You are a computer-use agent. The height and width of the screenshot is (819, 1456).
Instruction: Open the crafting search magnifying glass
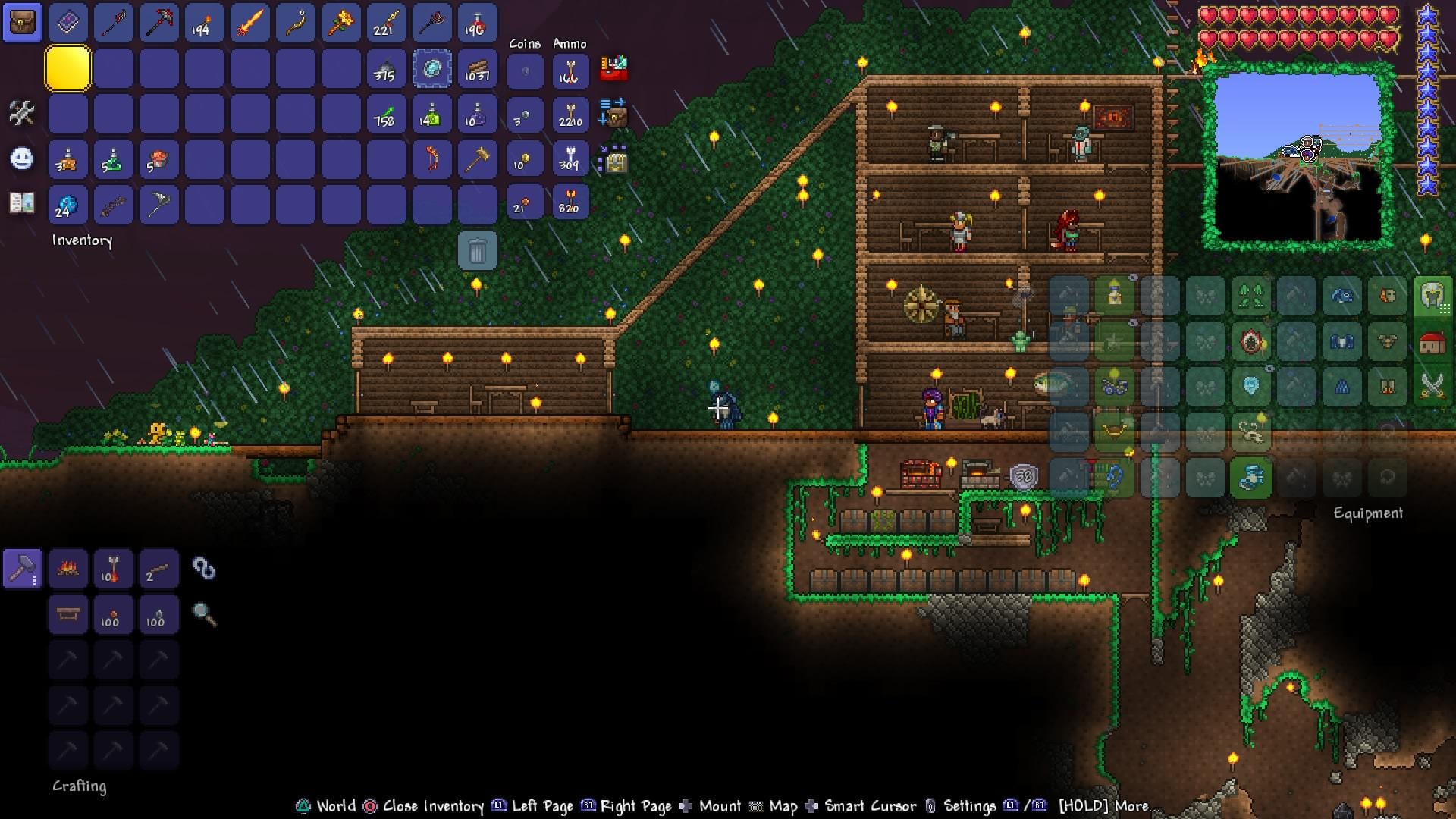[205, 614]
